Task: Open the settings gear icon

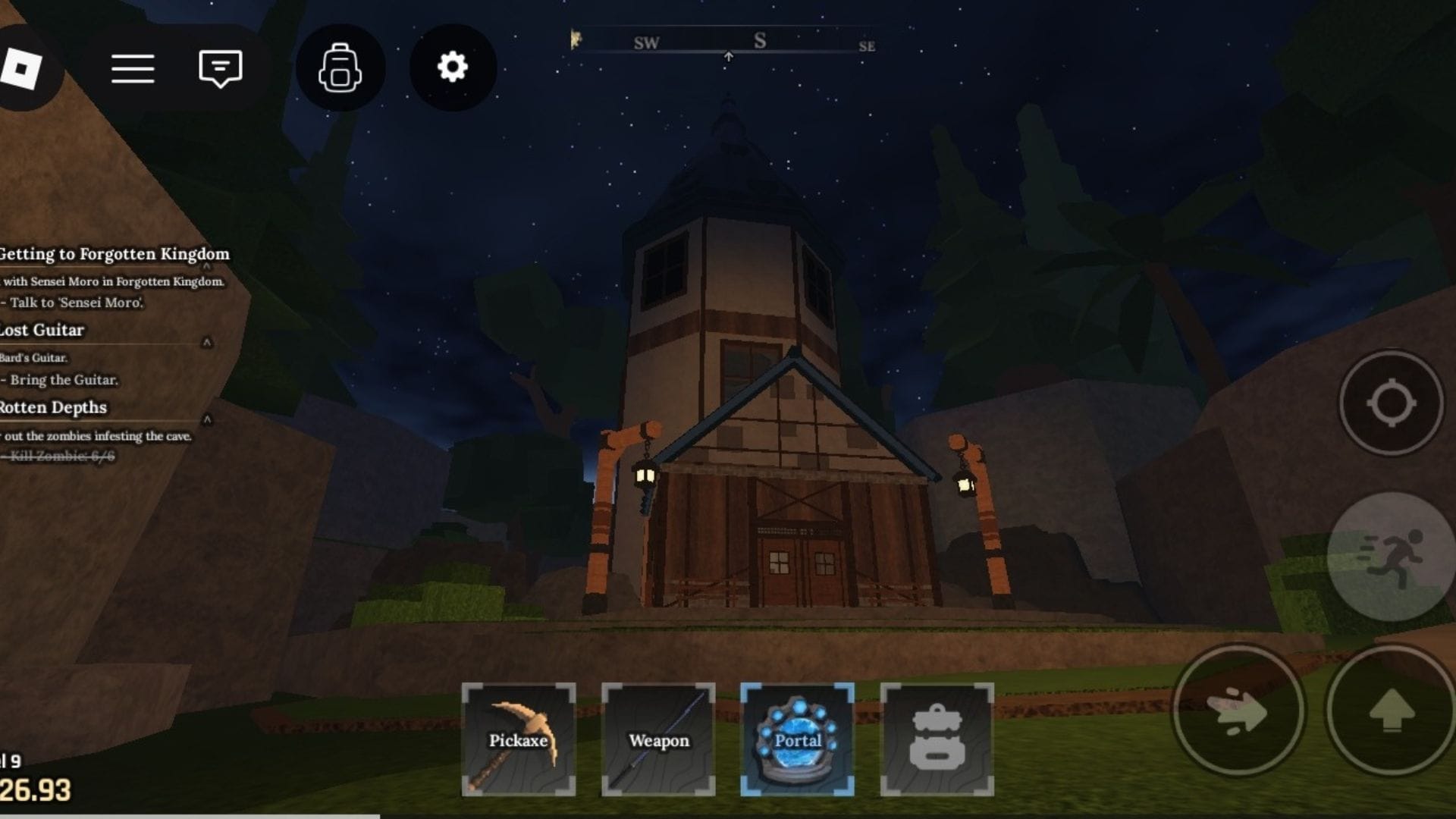Action: tap(453, 67)
